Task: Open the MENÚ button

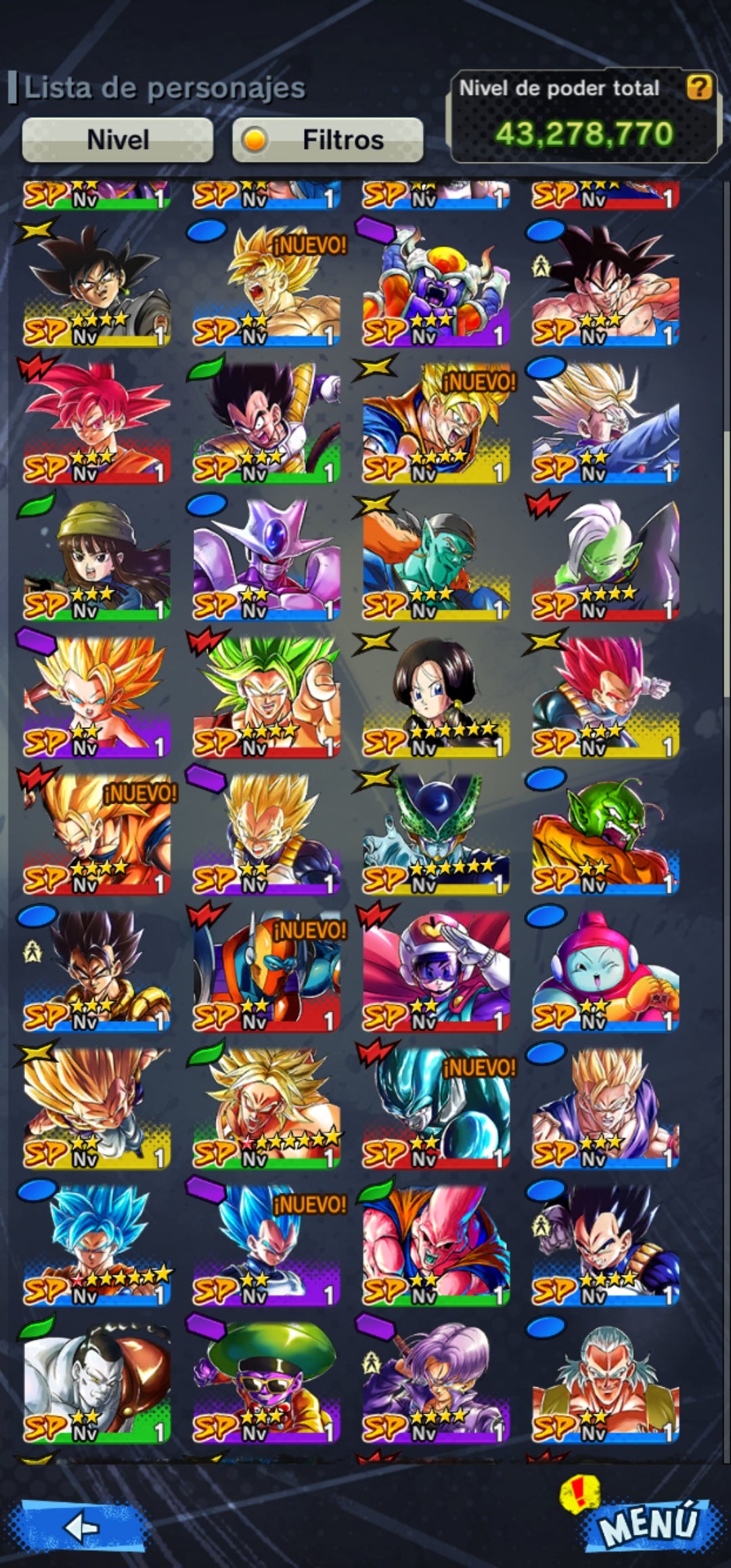Action: [x=647, y=1523]
